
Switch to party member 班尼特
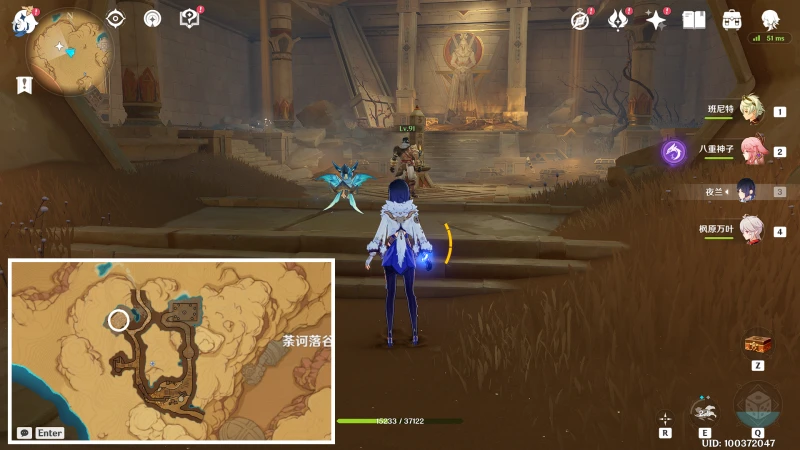751,113
